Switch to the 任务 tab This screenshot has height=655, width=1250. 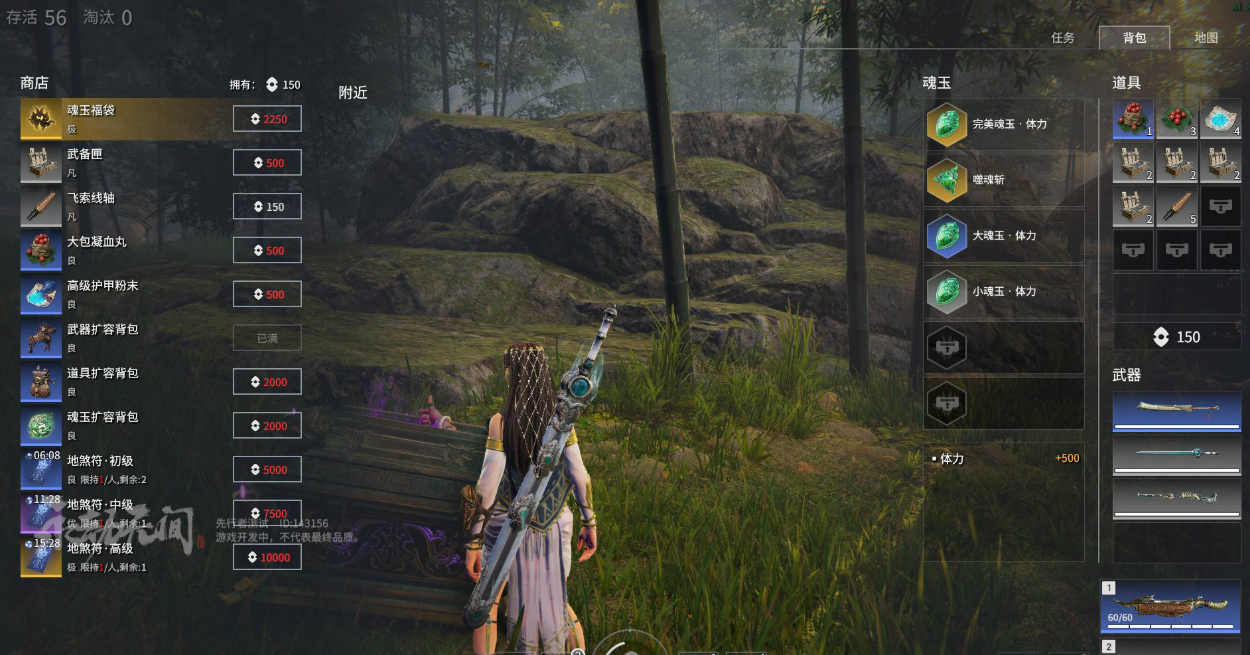pos(1062,38)
